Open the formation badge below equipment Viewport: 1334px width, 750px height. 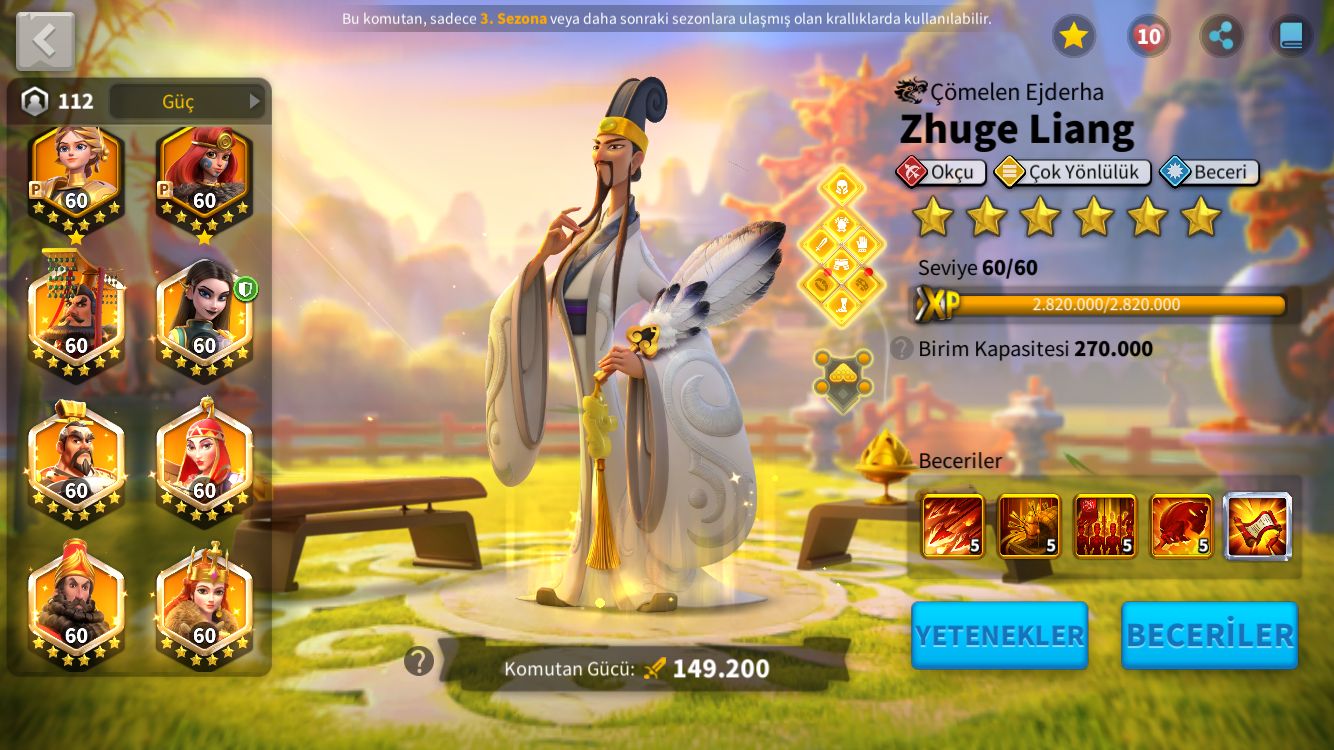click(x=842, y=378)
